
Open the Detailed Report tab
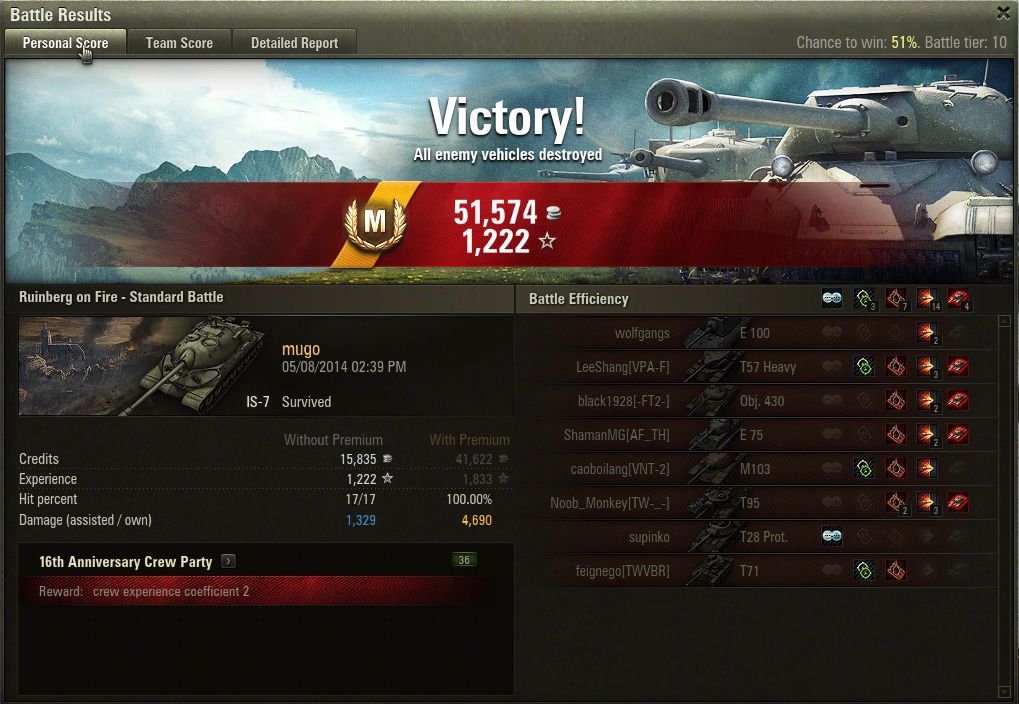(x=294, y=43)
